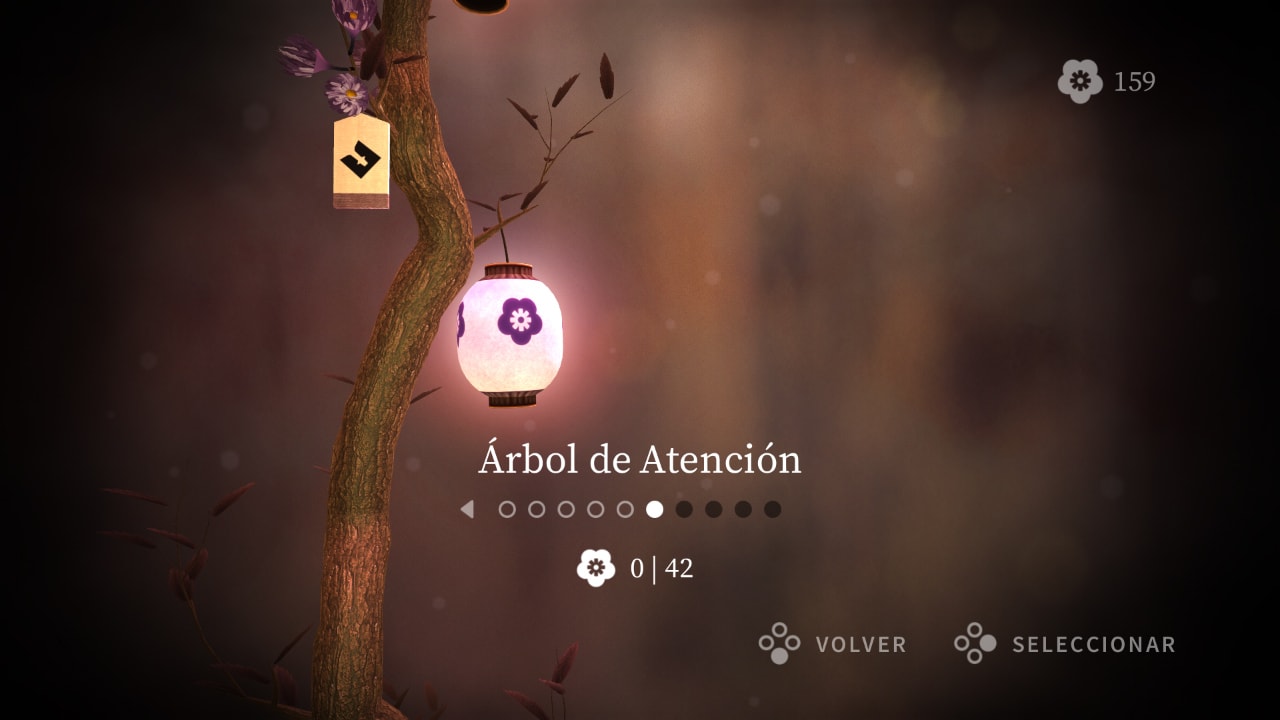Viewport: 1280px width, 720px height.
Task: Go to the previous tree with left arrow
Action: click(x=466, y=510)
